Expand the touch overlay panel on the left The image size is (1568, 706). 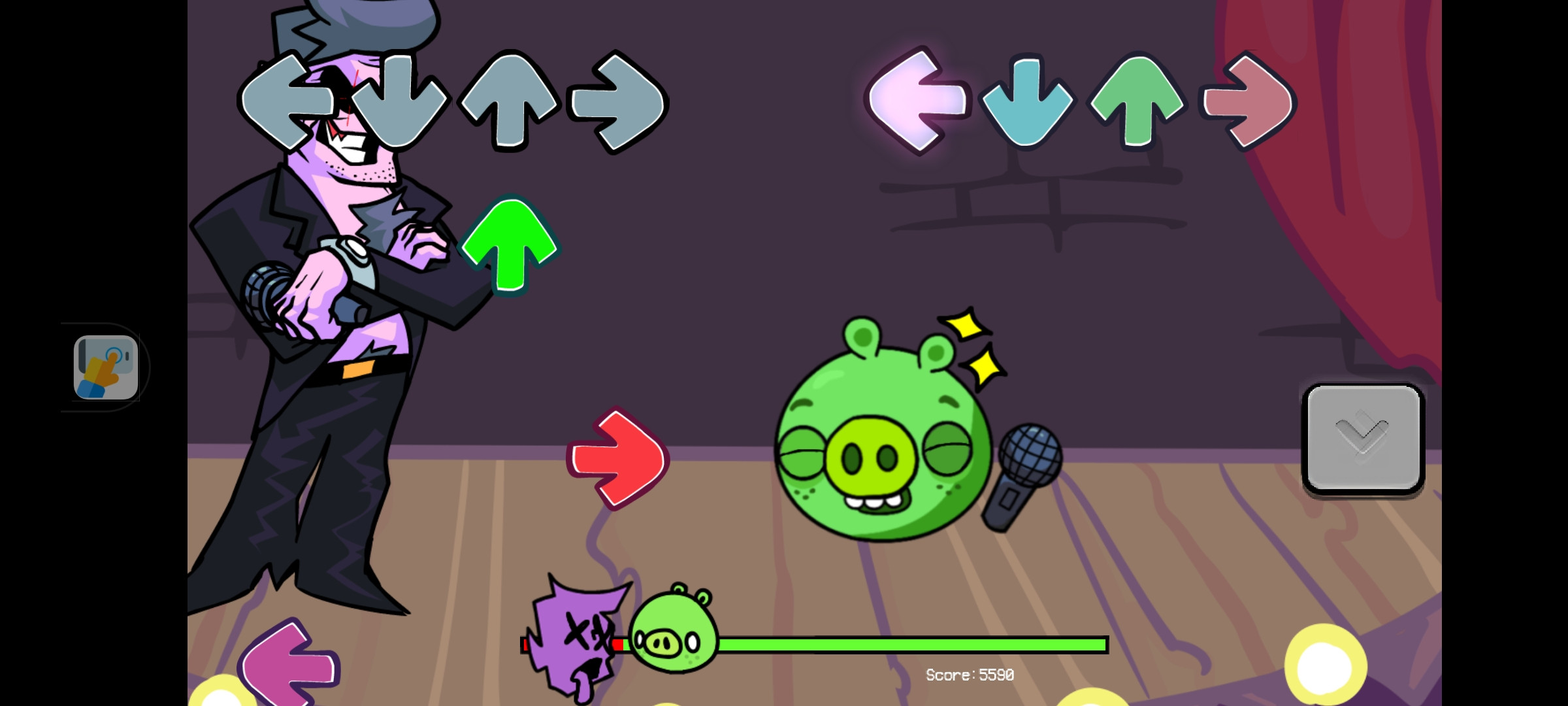[106, 366]
